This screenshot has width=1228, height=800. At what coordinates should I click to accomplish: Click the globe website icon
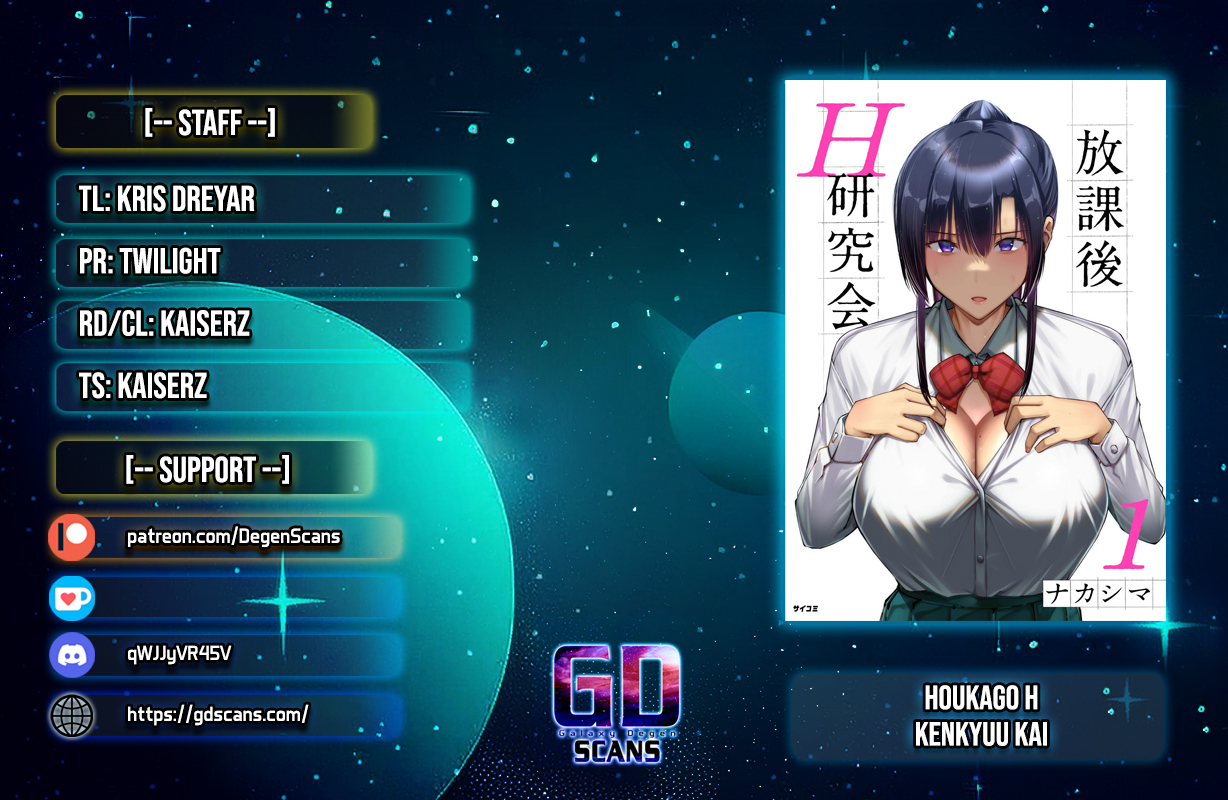72,715
